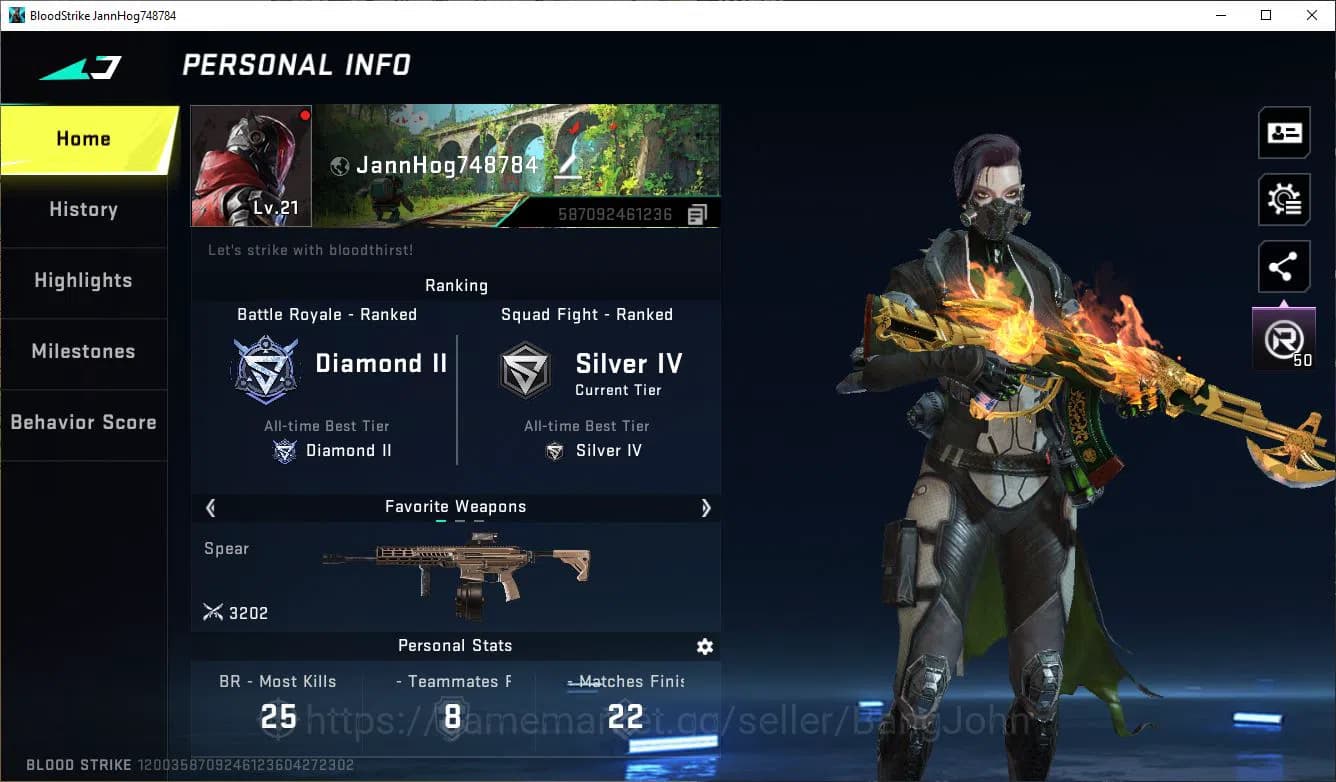Select the Home tab

pos(83,139)
